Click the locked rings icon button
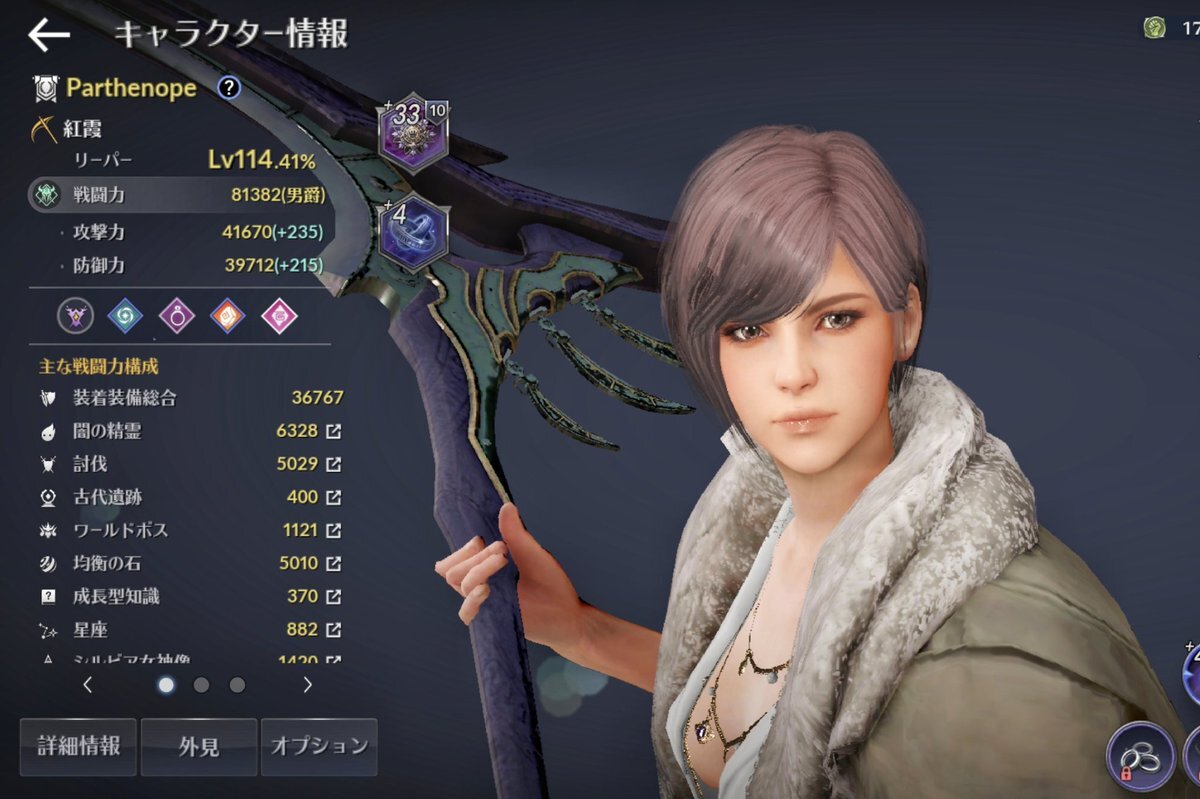The image size is (1200, 799). [1141, 756]
